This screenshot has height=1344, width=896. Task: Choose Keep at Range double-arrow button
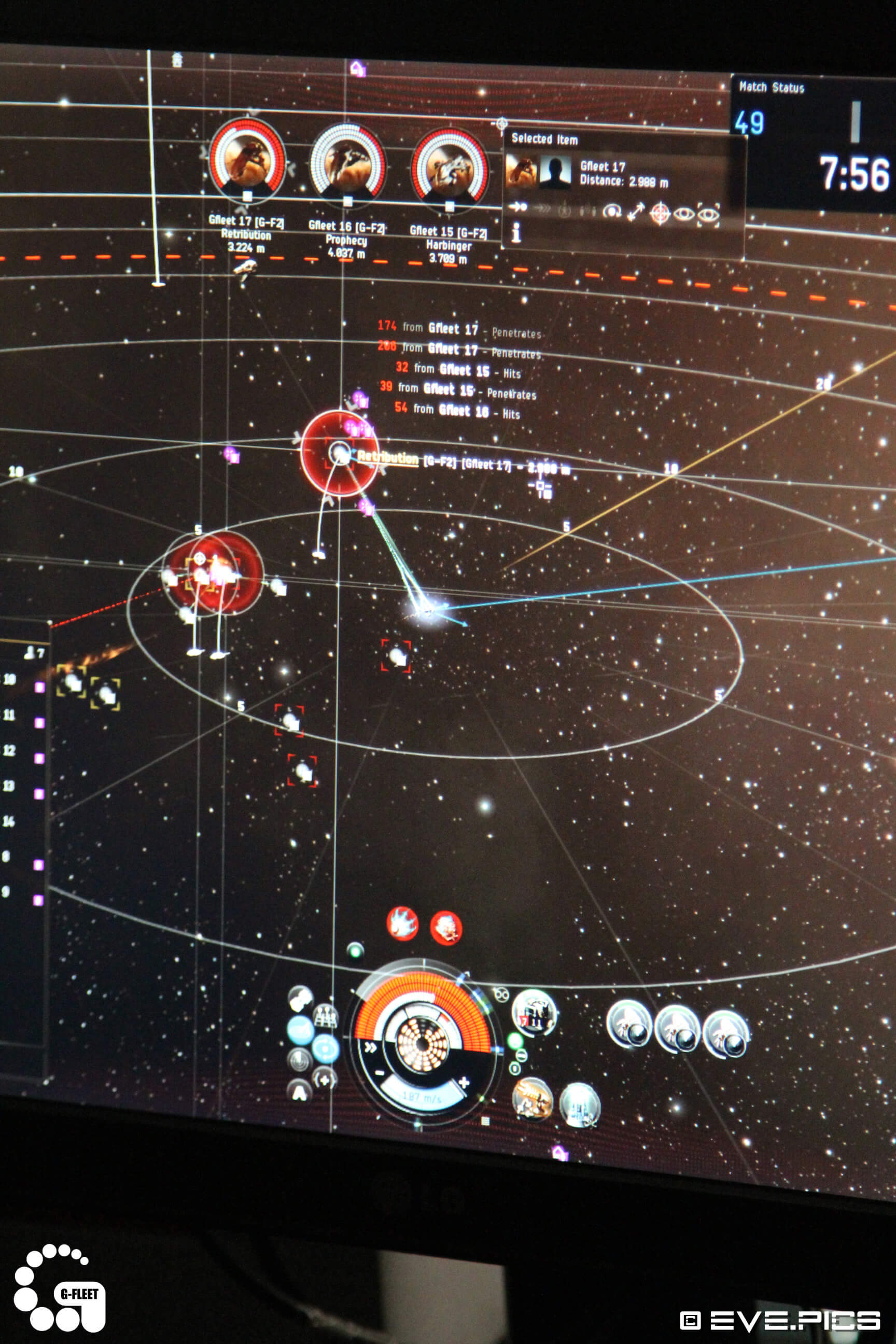[x=635, y=212]
